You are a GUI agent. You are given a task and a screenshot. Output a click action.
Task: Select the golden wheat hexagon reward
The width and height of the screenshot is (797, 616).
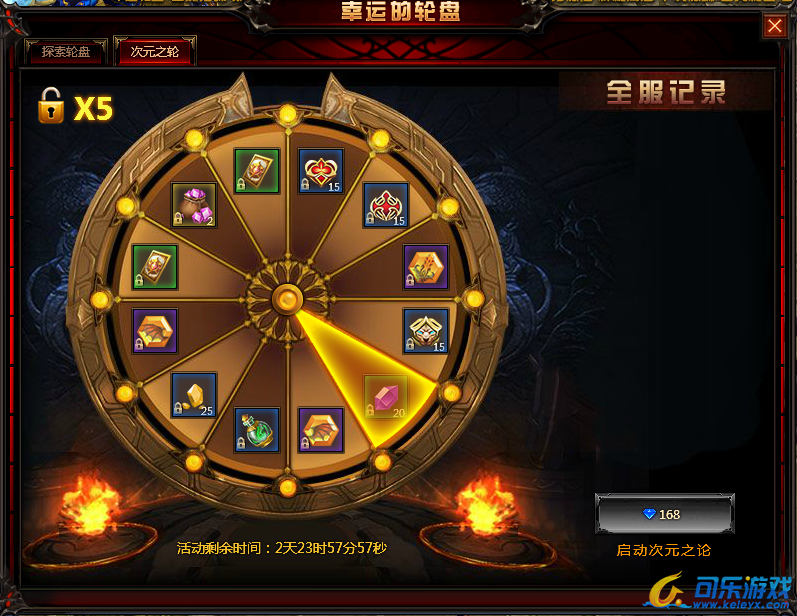(425, 266)
